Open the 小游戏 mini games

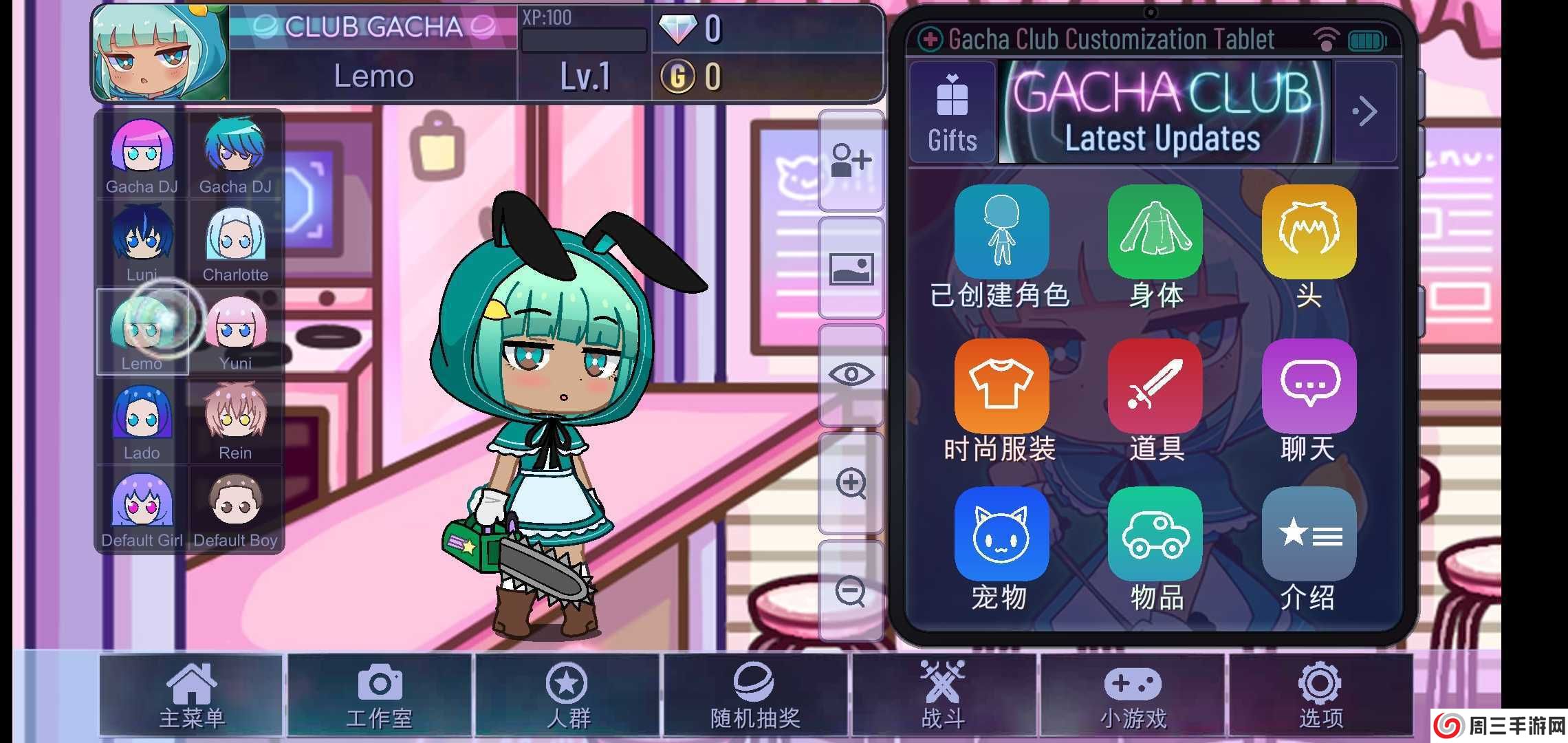(1133, 695)
